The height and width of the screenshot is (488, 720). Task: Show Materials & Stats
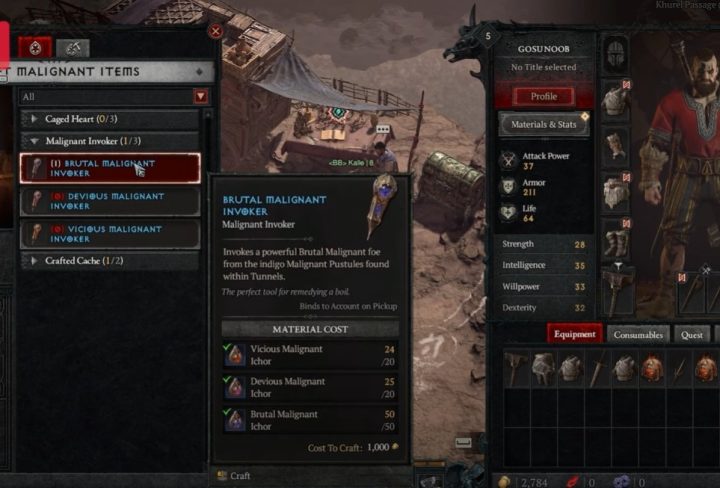pyautogui.click(x=544, y=125)
